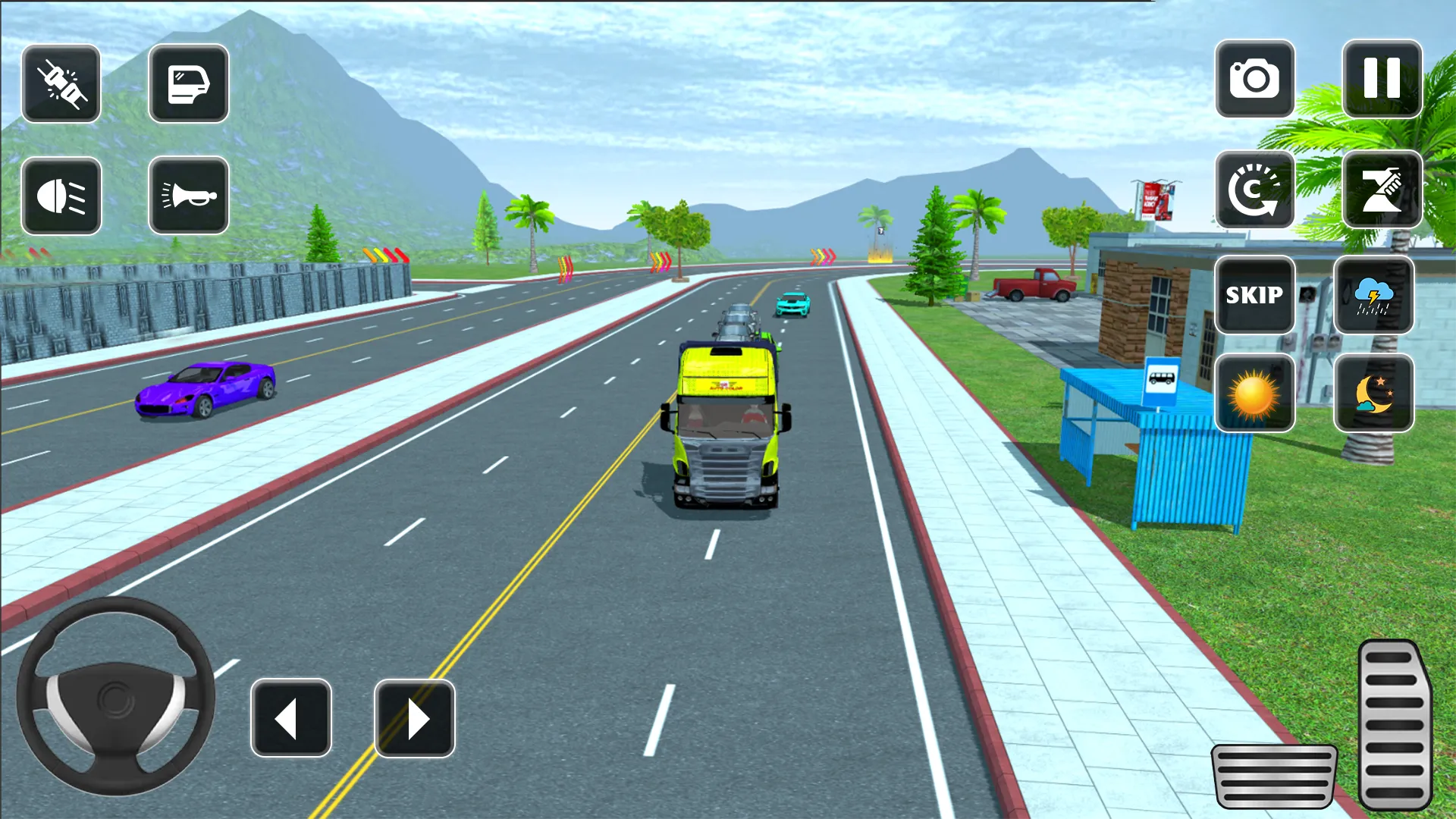The image size is (1456, 819).
Task: Open the truck door
Action: 188,83
